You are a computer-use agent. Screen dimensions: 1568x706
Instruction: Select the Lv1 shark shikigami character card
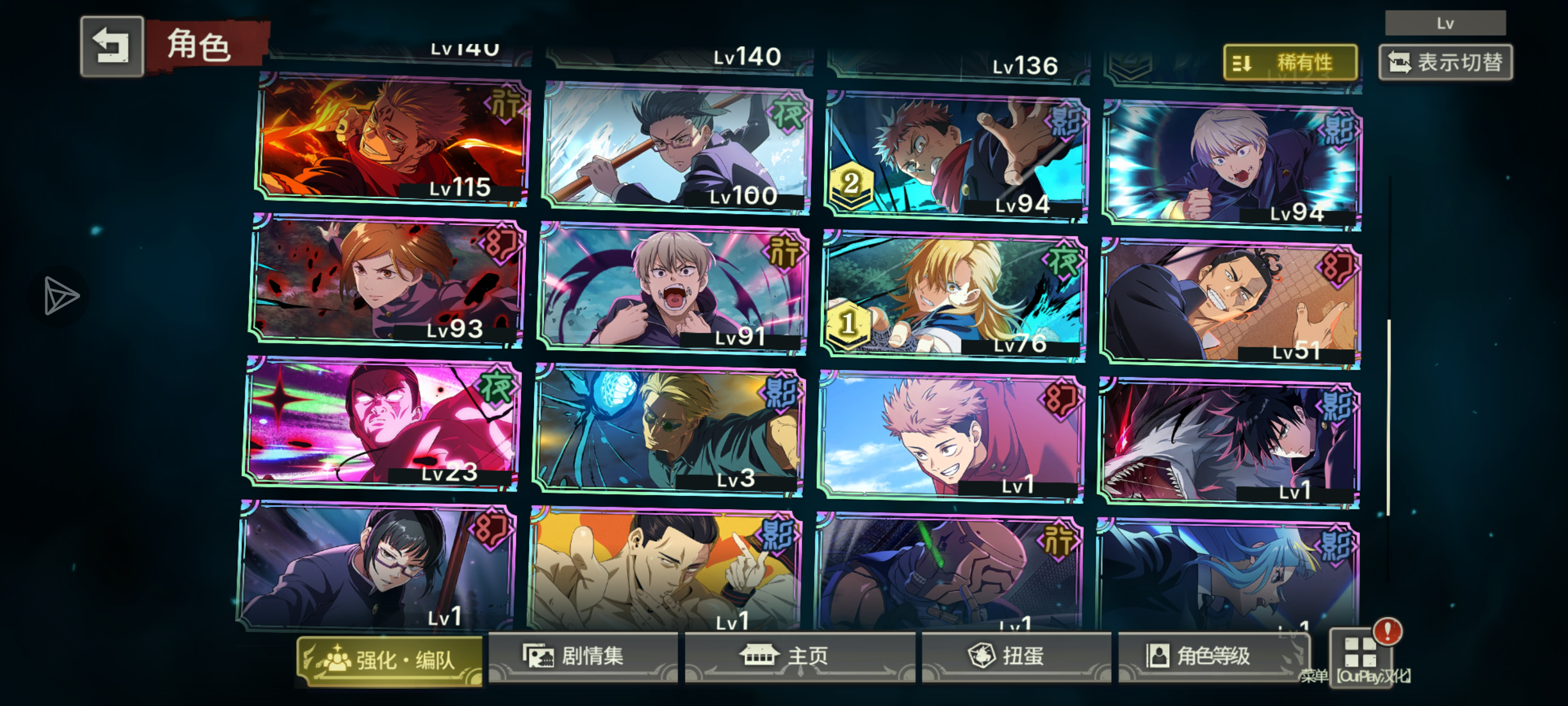[x=1230, y=442]
